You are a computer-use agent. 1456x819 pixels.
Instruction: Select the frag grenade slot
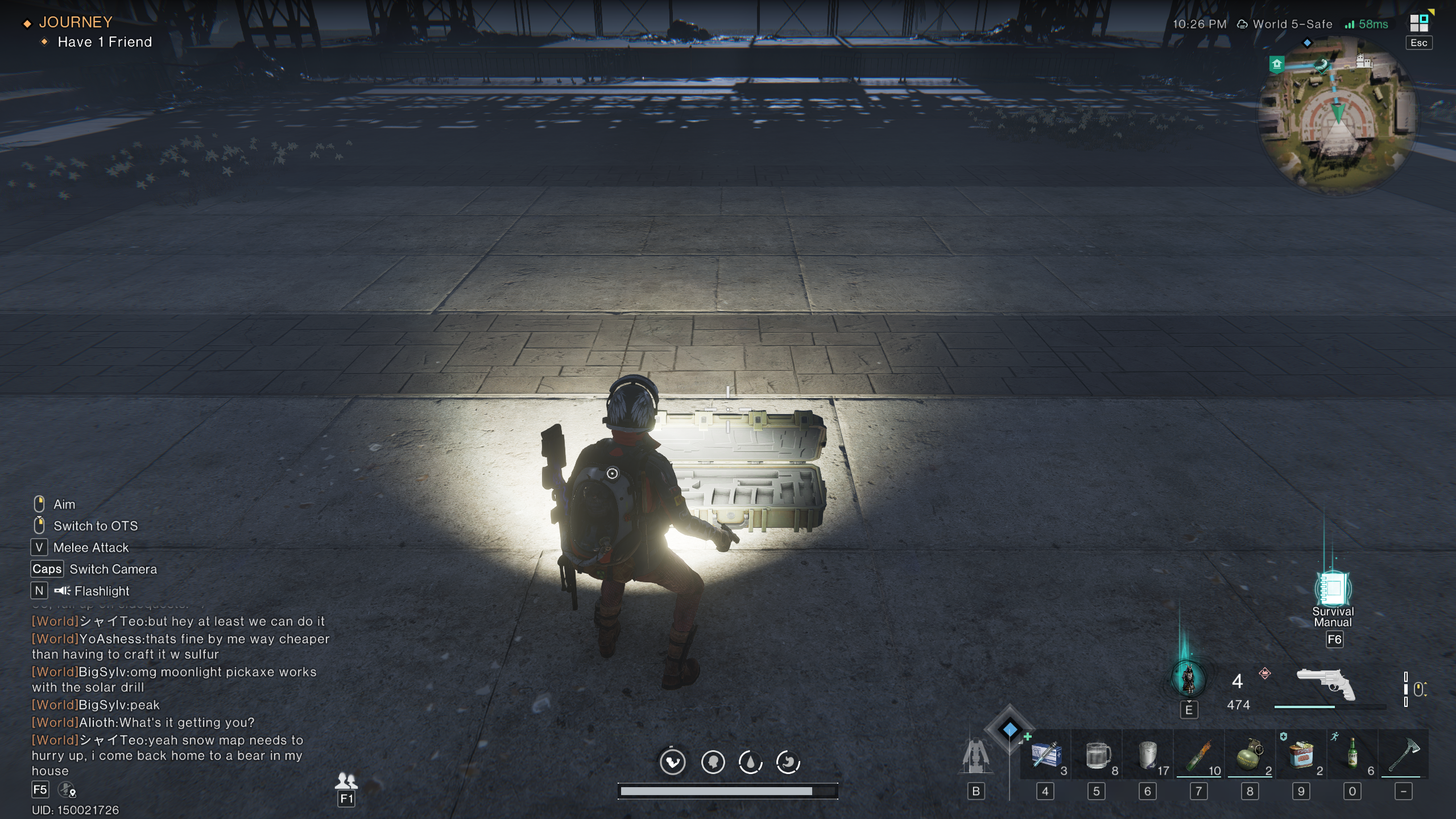point(1250,755)
